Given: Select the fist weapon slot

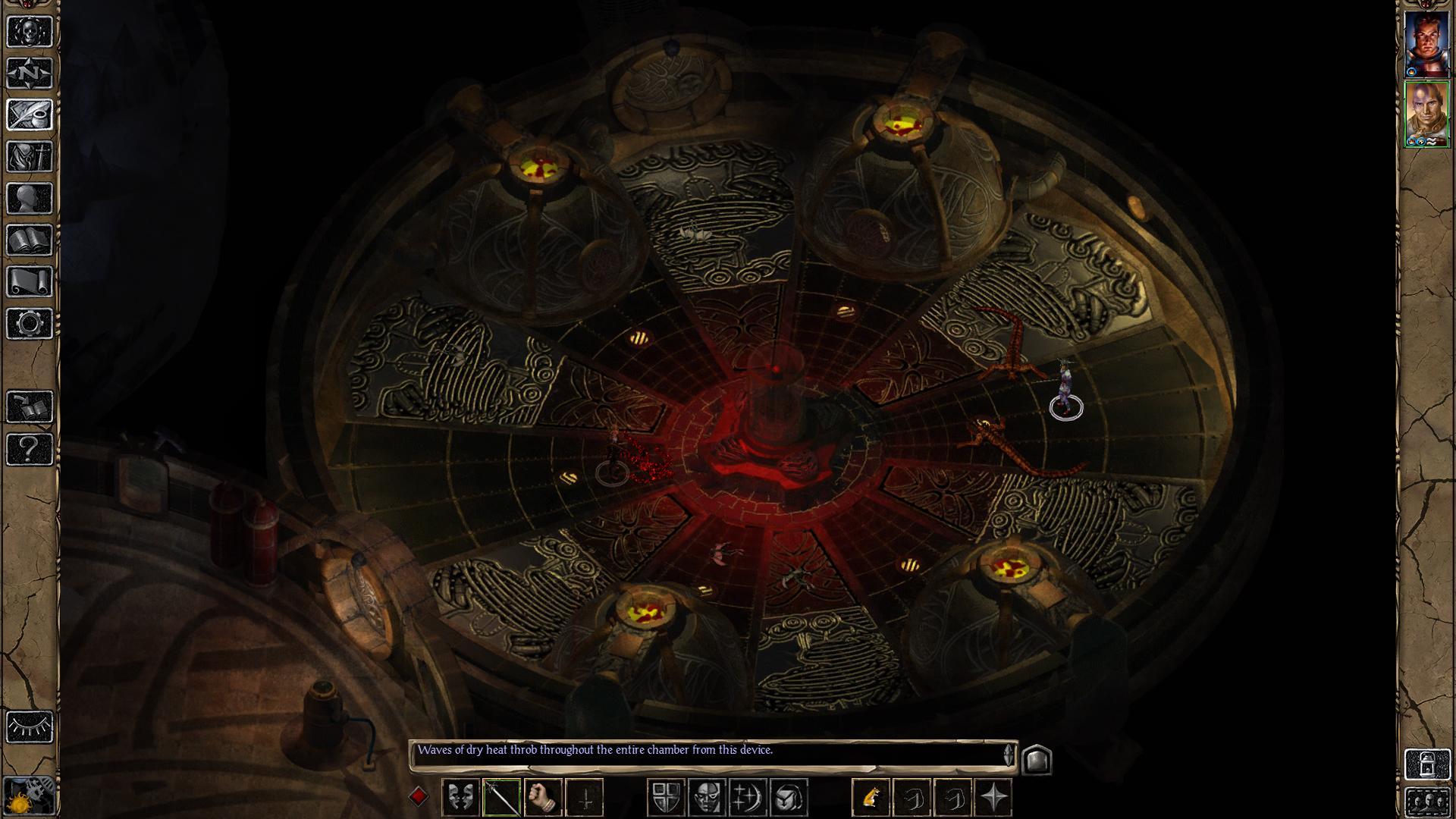Looking at the screenshot, I should pos(542,798).
